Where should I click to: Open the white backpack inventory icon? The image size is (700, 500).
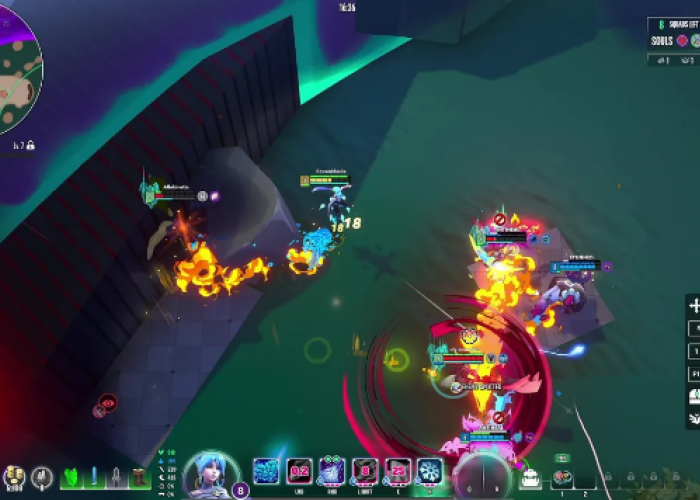(x=529, y=478)
